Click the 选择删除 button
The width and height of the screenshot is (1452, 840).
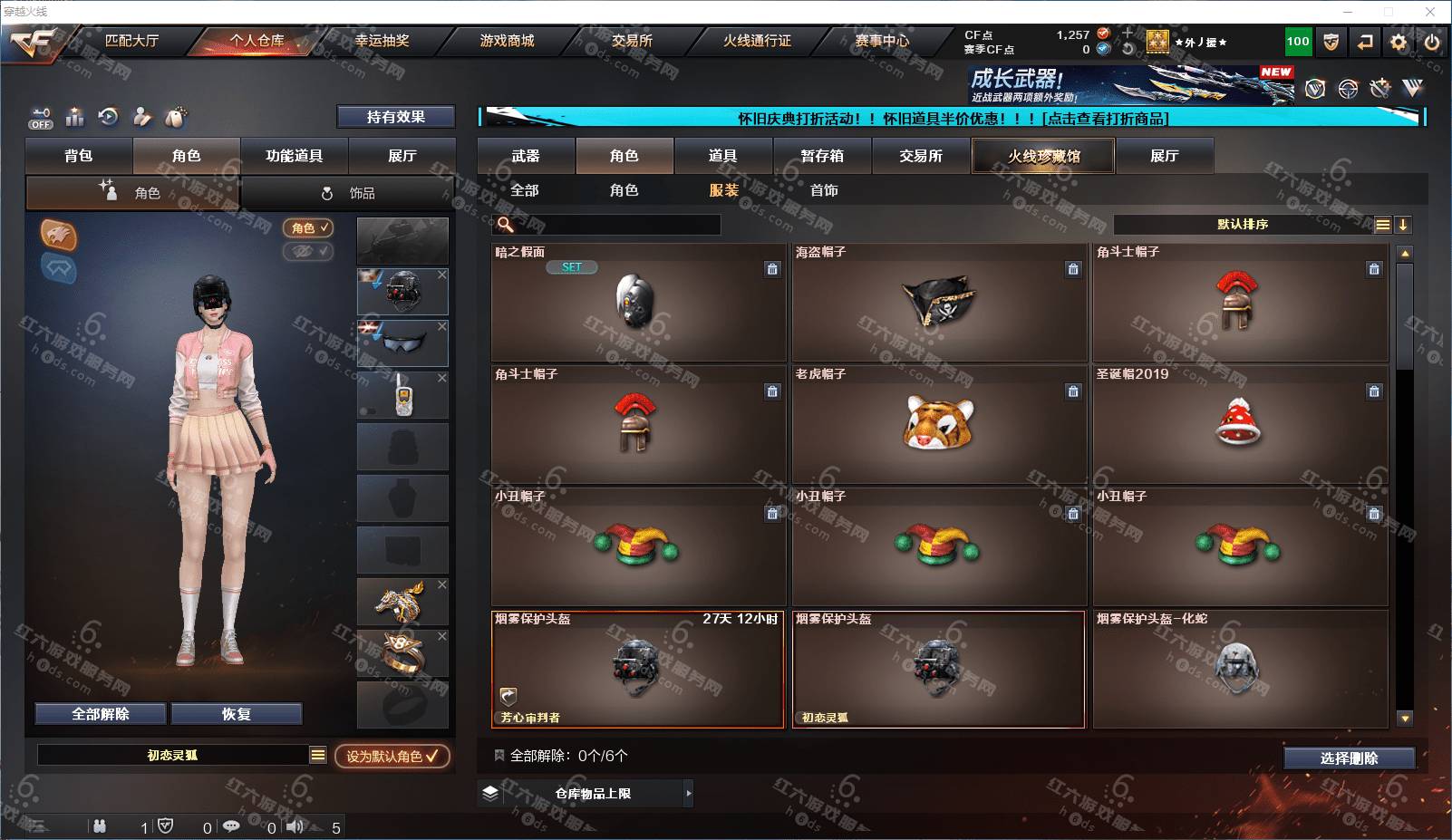coord(1349,758)
